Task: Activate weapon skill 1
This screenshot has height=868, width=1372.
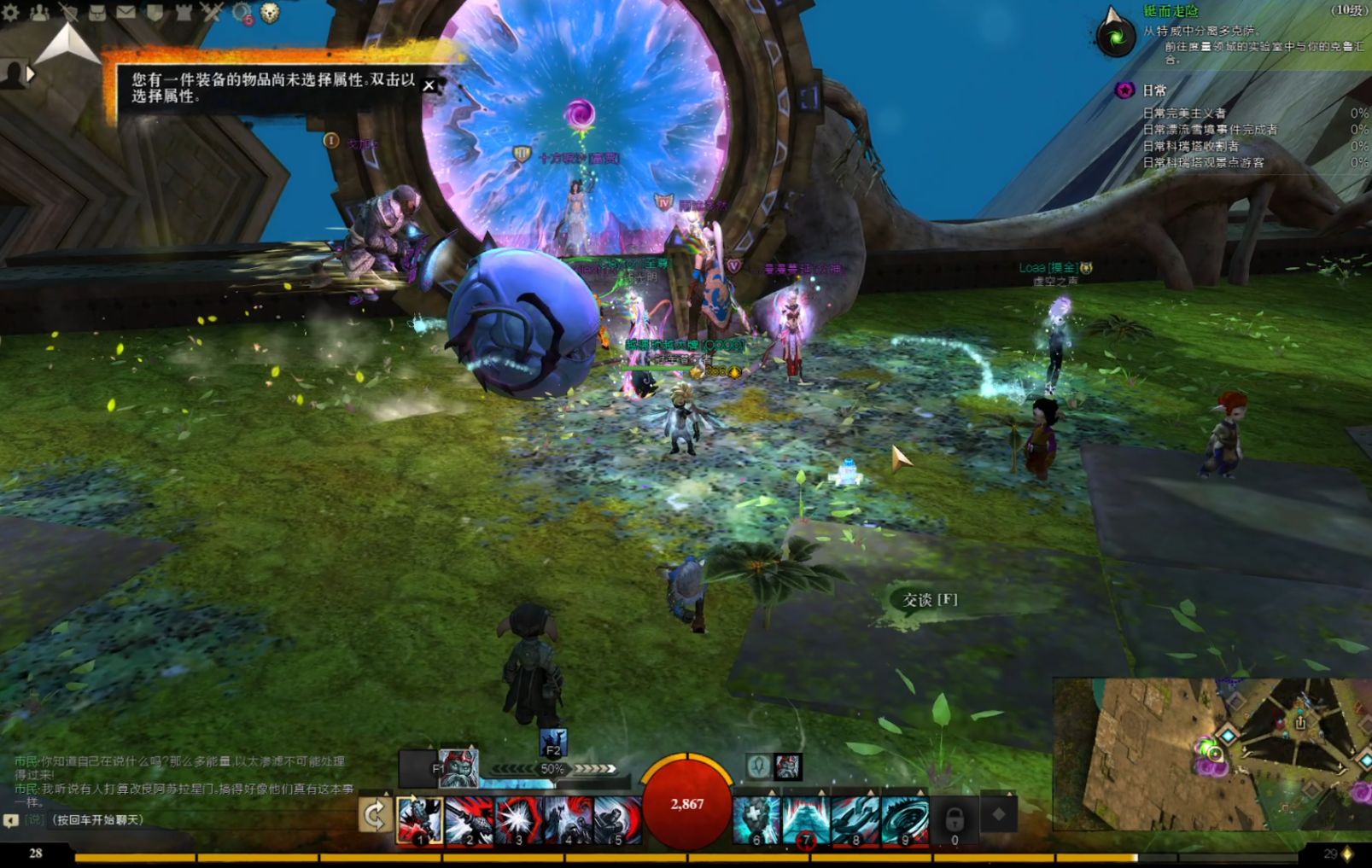Action: click(420, 821)
